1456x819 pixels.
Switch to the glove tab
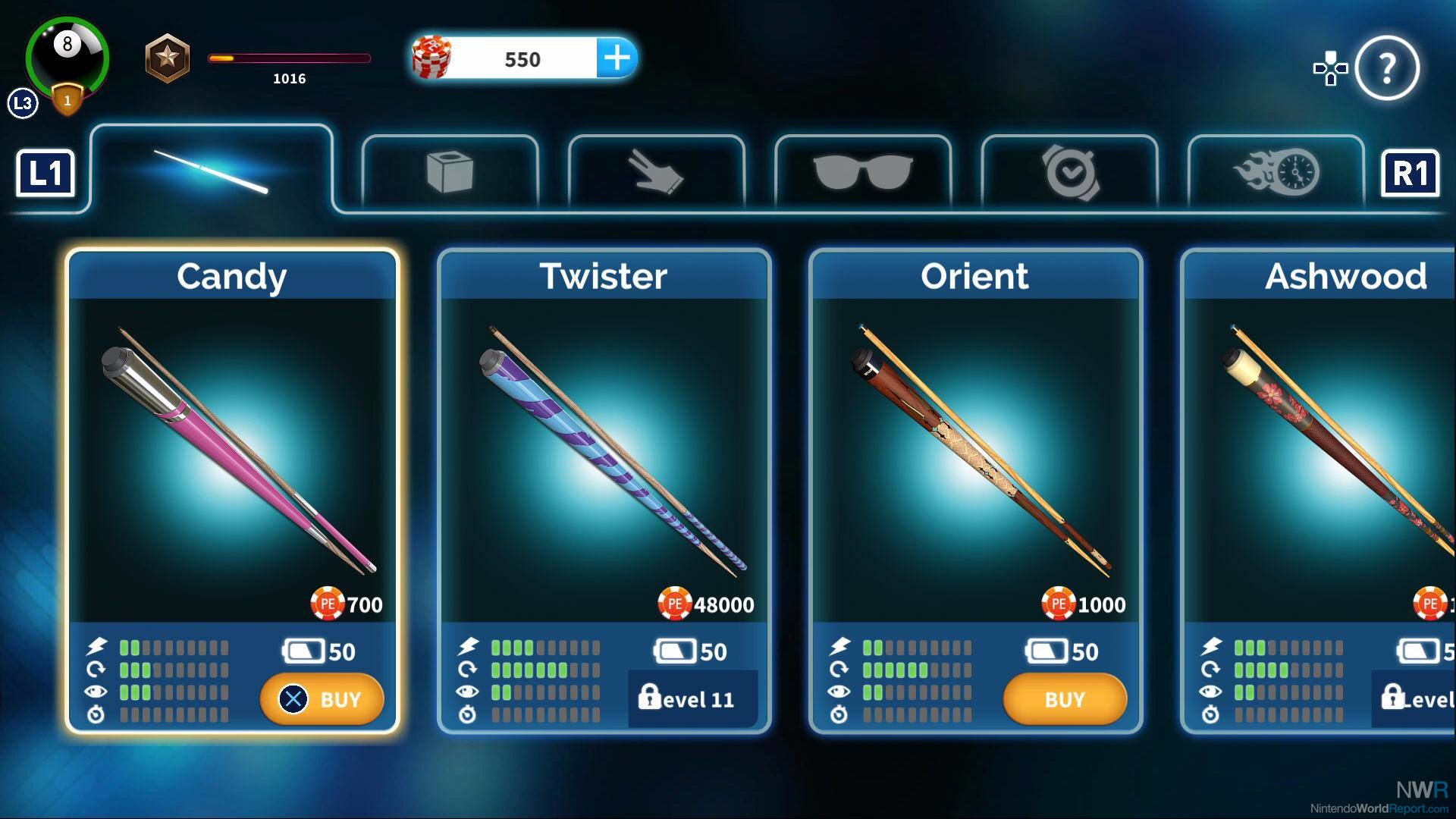[656, 173]
